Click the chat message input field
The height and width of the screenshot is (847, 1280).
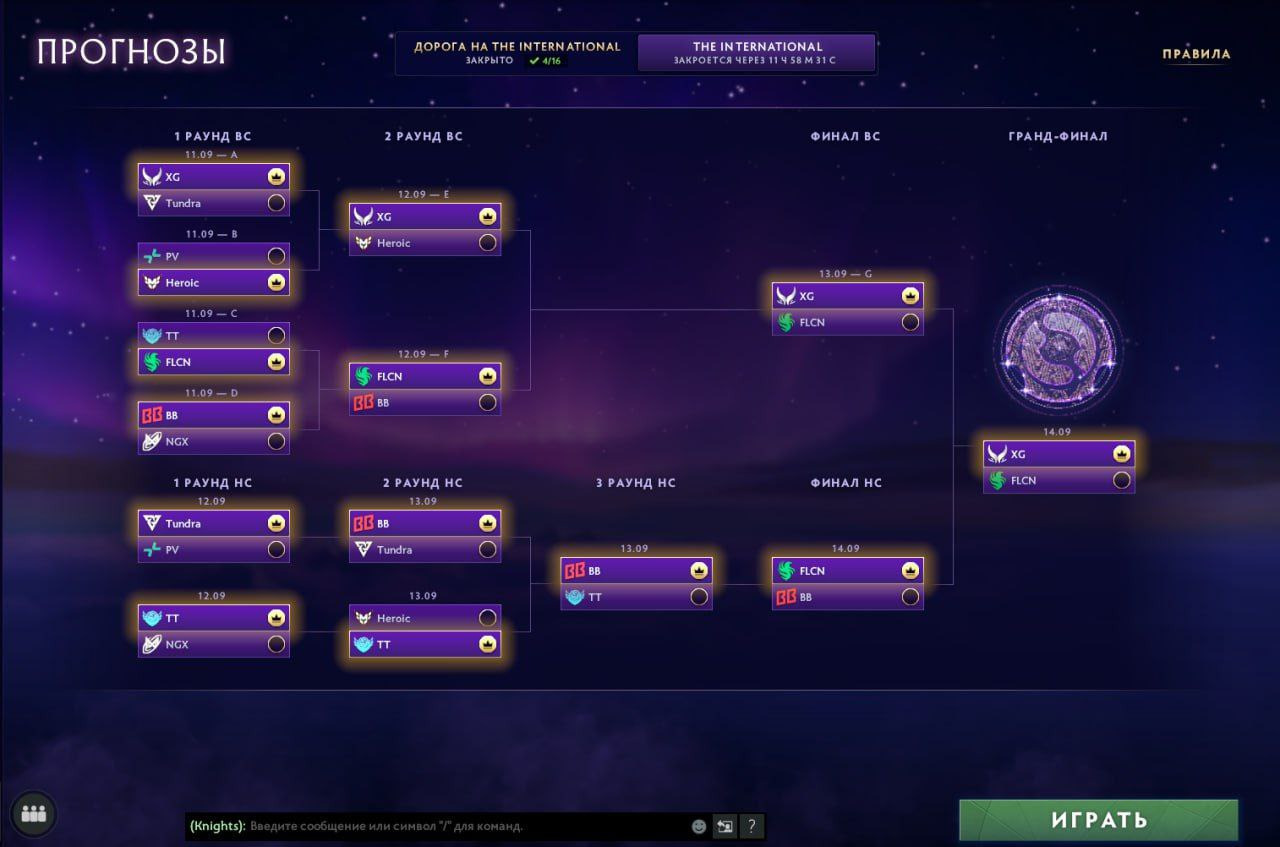[x=440, y=827]
